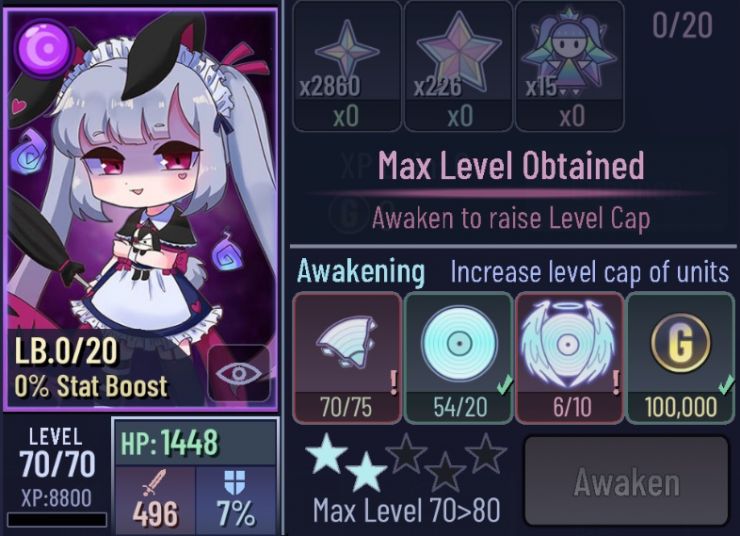Show the sword attack stat 496

[155, 498]
